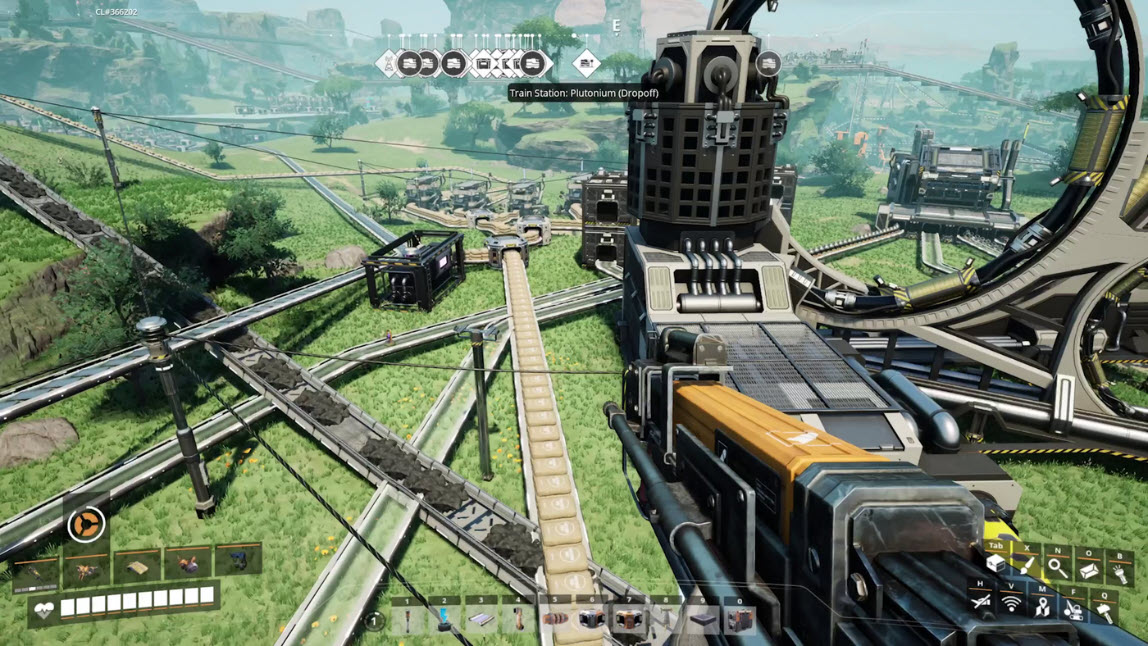1148x646 pixels.
Task: Select the flat foundation slot in hotbar slot 9
Action: [703, 620]
